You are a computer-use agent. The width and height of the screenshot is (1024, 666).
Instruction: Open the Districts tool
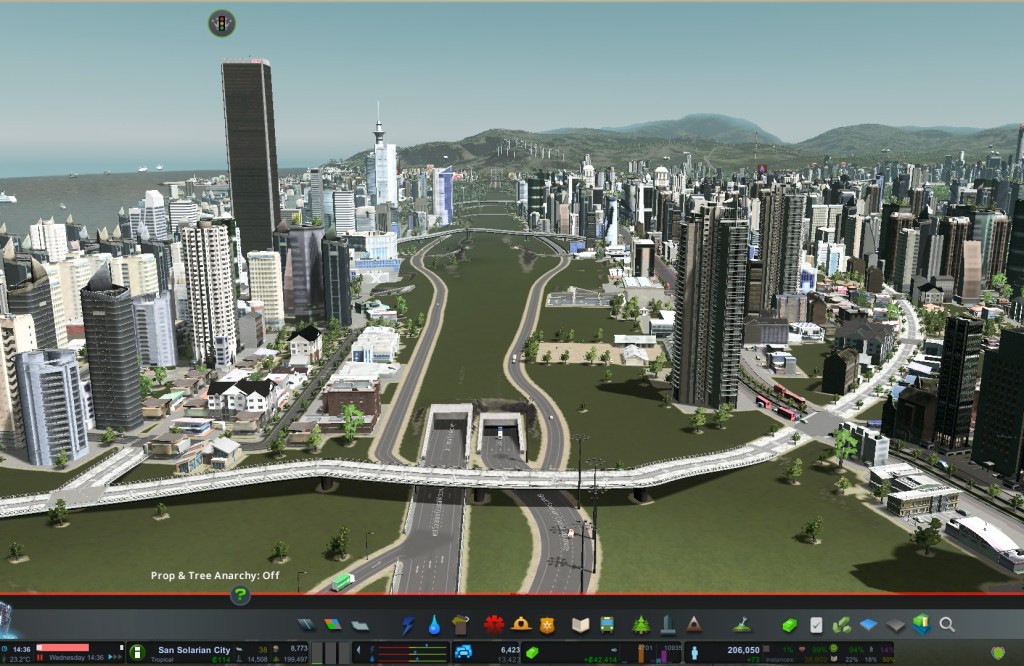pos(359,625)
